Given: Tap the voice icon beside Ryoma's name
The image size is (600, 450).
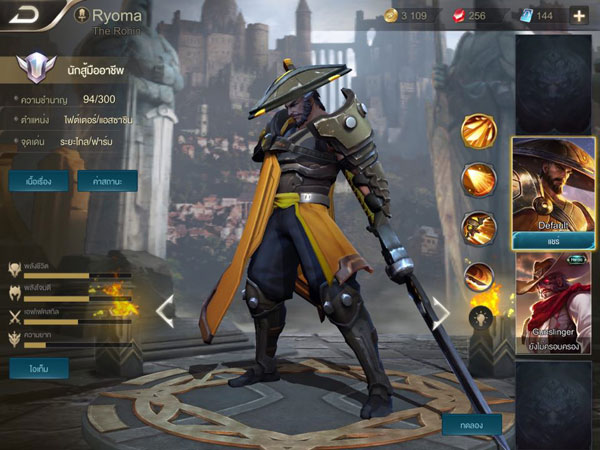Looking at the screenshot, I should click(x=81, y=15).
